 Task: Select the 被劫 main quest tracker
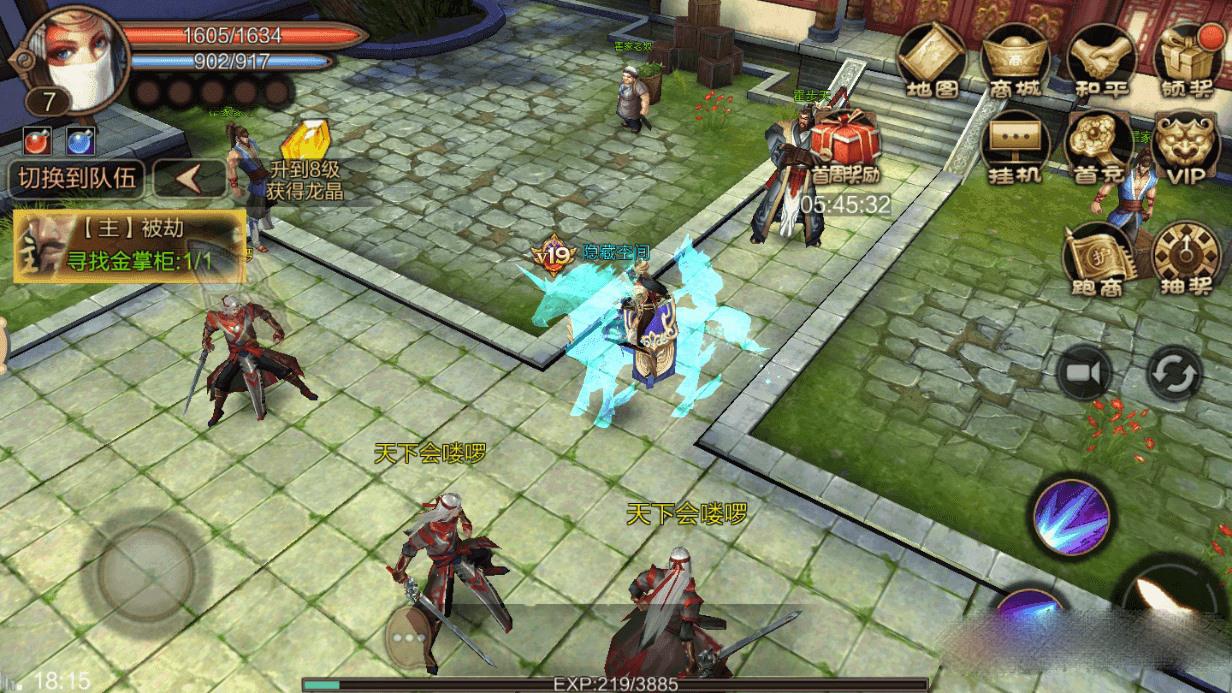(128, 242)
